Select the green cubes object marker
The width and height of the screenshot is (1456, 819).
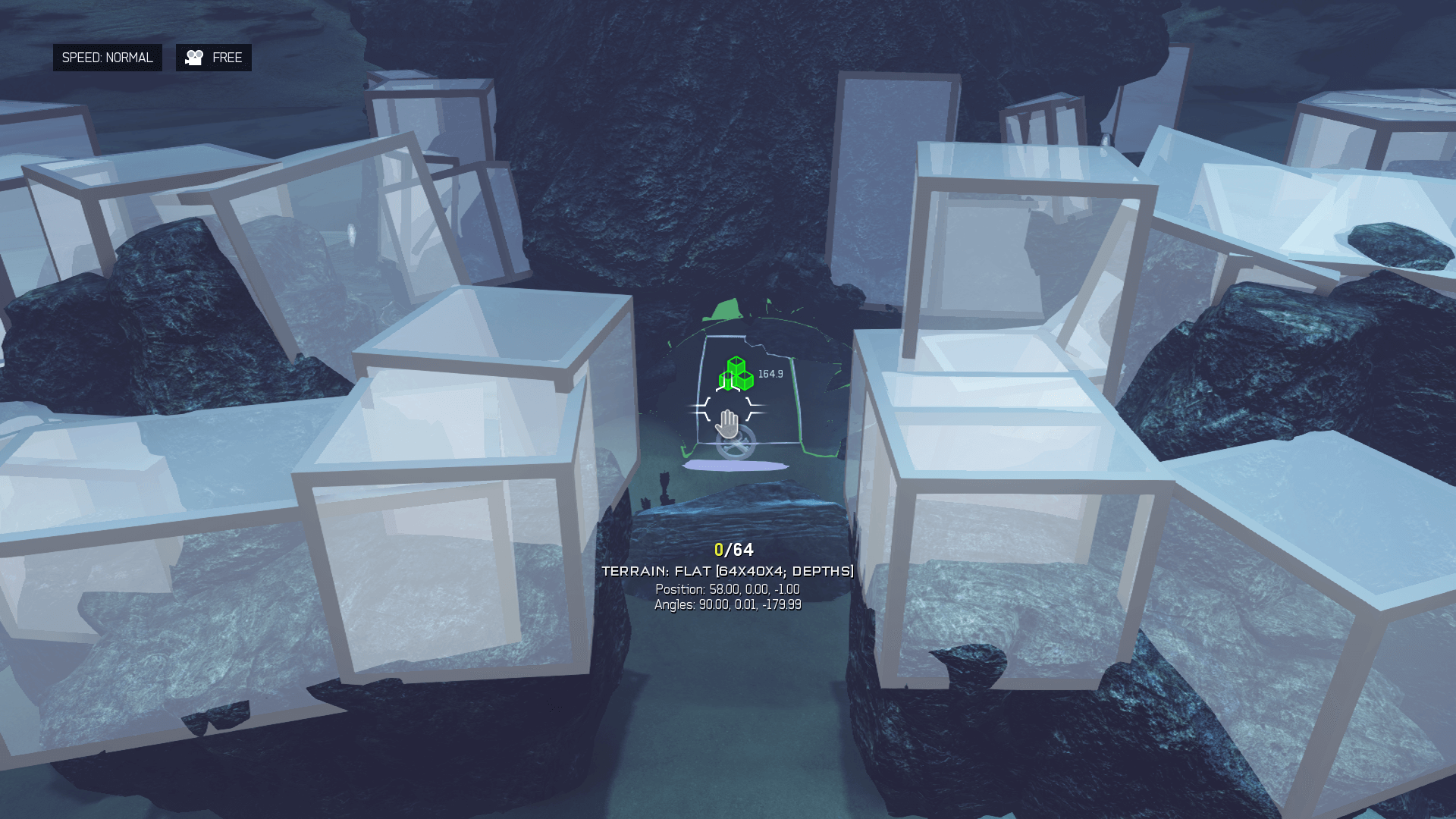click(736, 374)
